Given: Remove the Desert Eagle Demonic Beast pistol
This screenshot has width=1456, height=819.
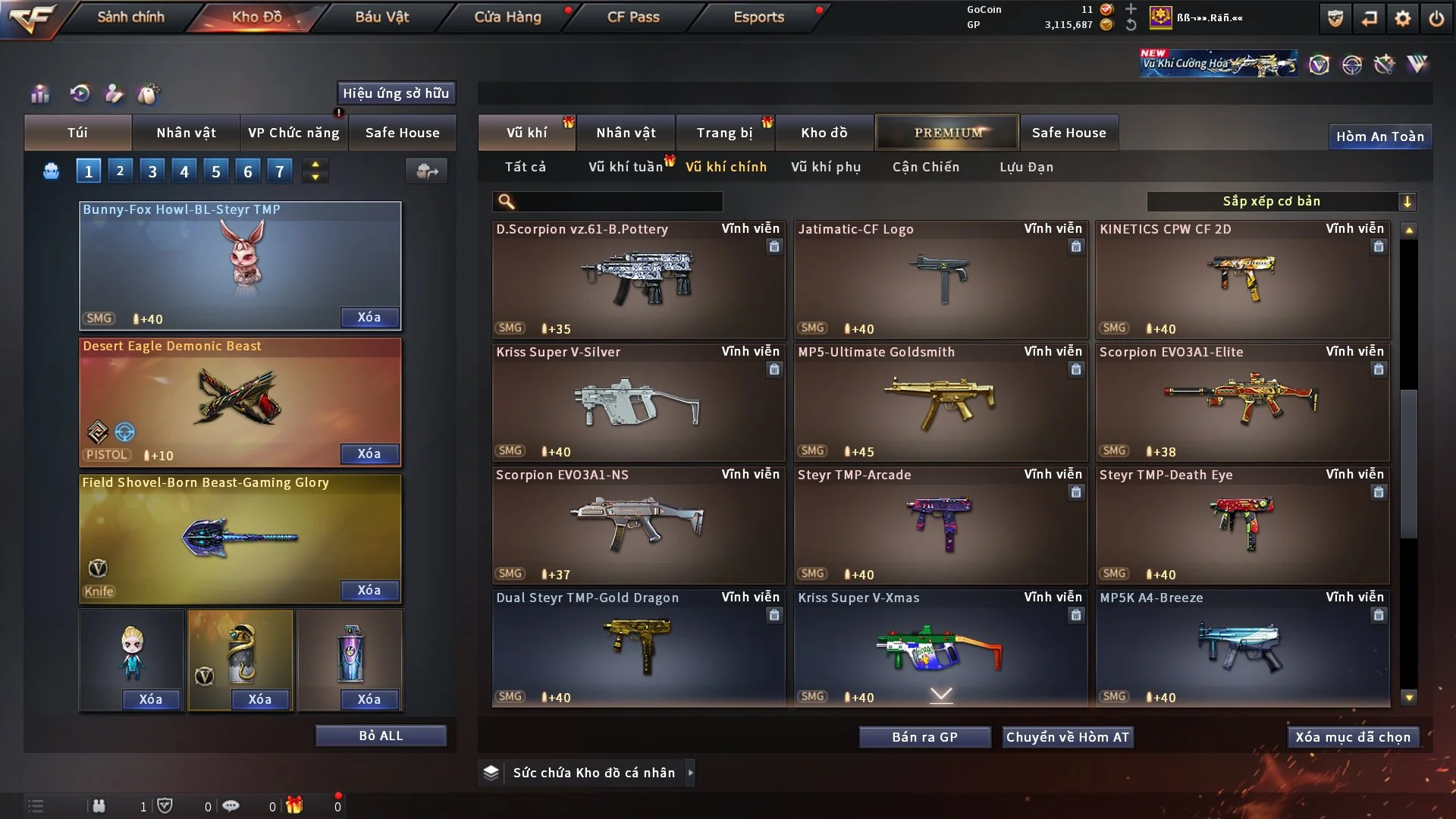Looking at the screenshot, I should [x=369, y=453].
